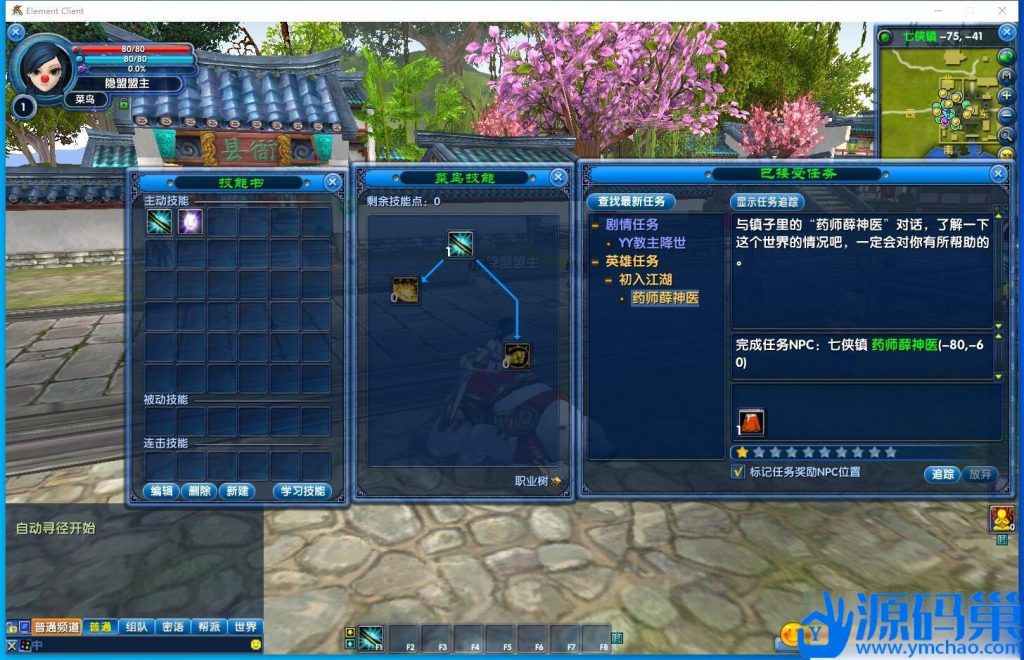The width and height of the screenshot is (1024, 660).
Task: Click the 追踪 track quest button
Action: coord(941,474)
